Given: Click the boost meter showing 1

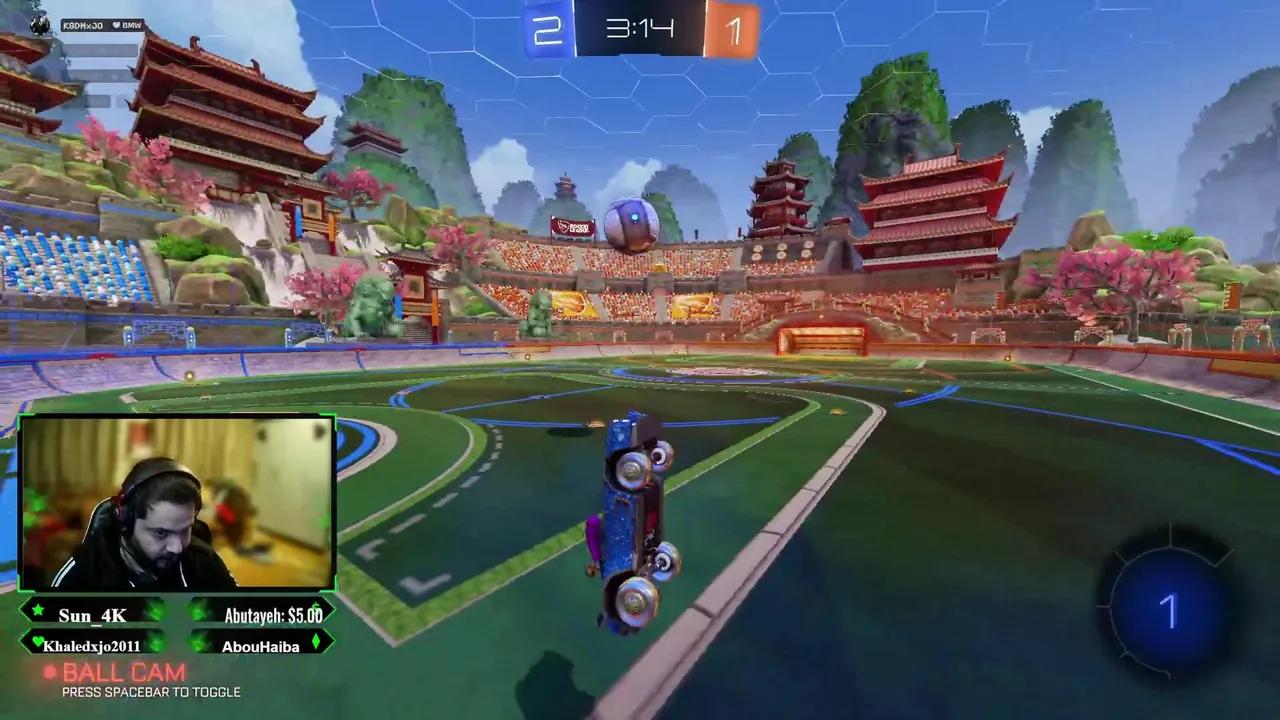Looking at the screenshot, I should pyautogui.click(x=1170, y=608).
